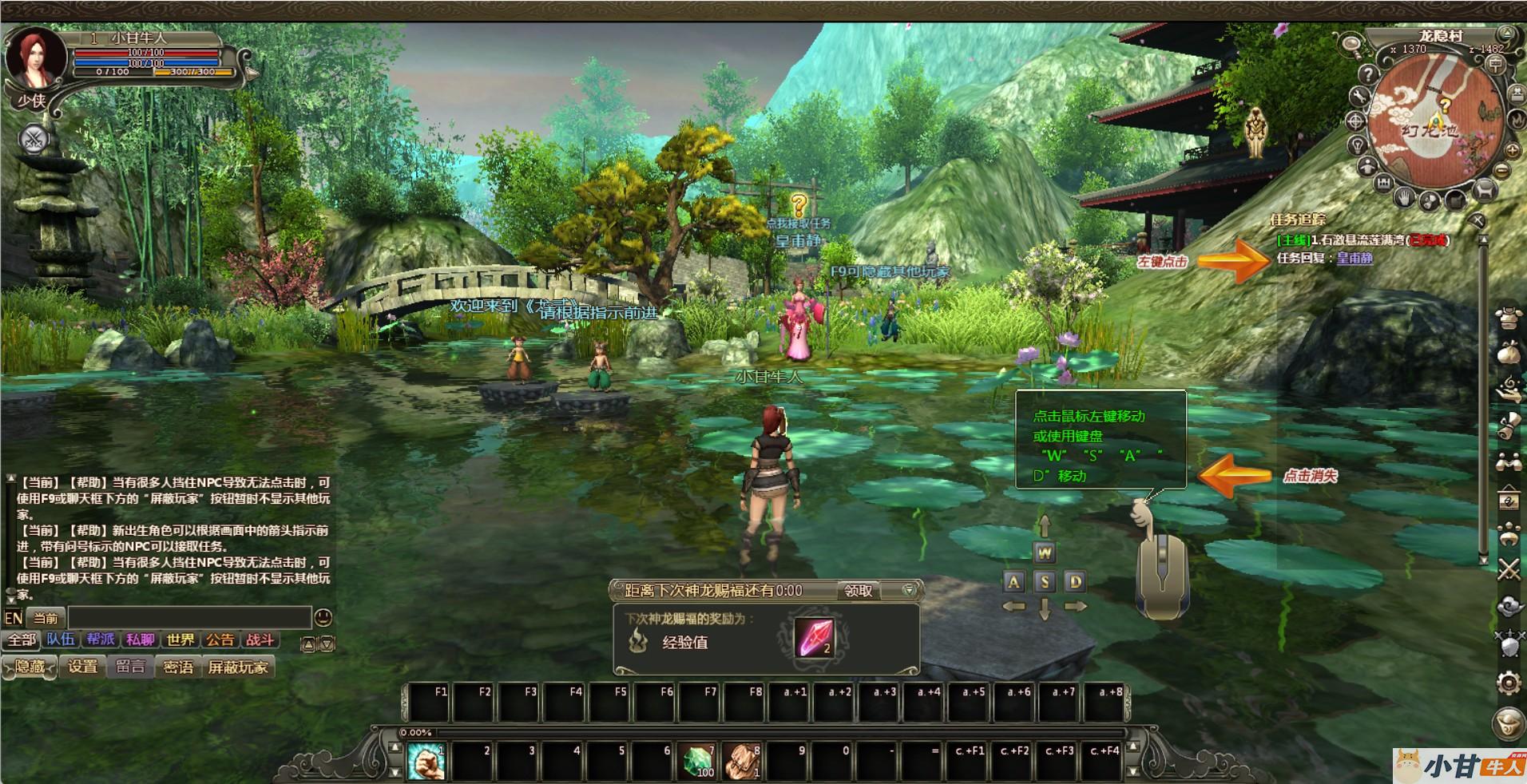Viewport: 1527px width, 784px height.
Task: Open chat 设置 settings
Action: pyautogui.click(x=82, y=667)
